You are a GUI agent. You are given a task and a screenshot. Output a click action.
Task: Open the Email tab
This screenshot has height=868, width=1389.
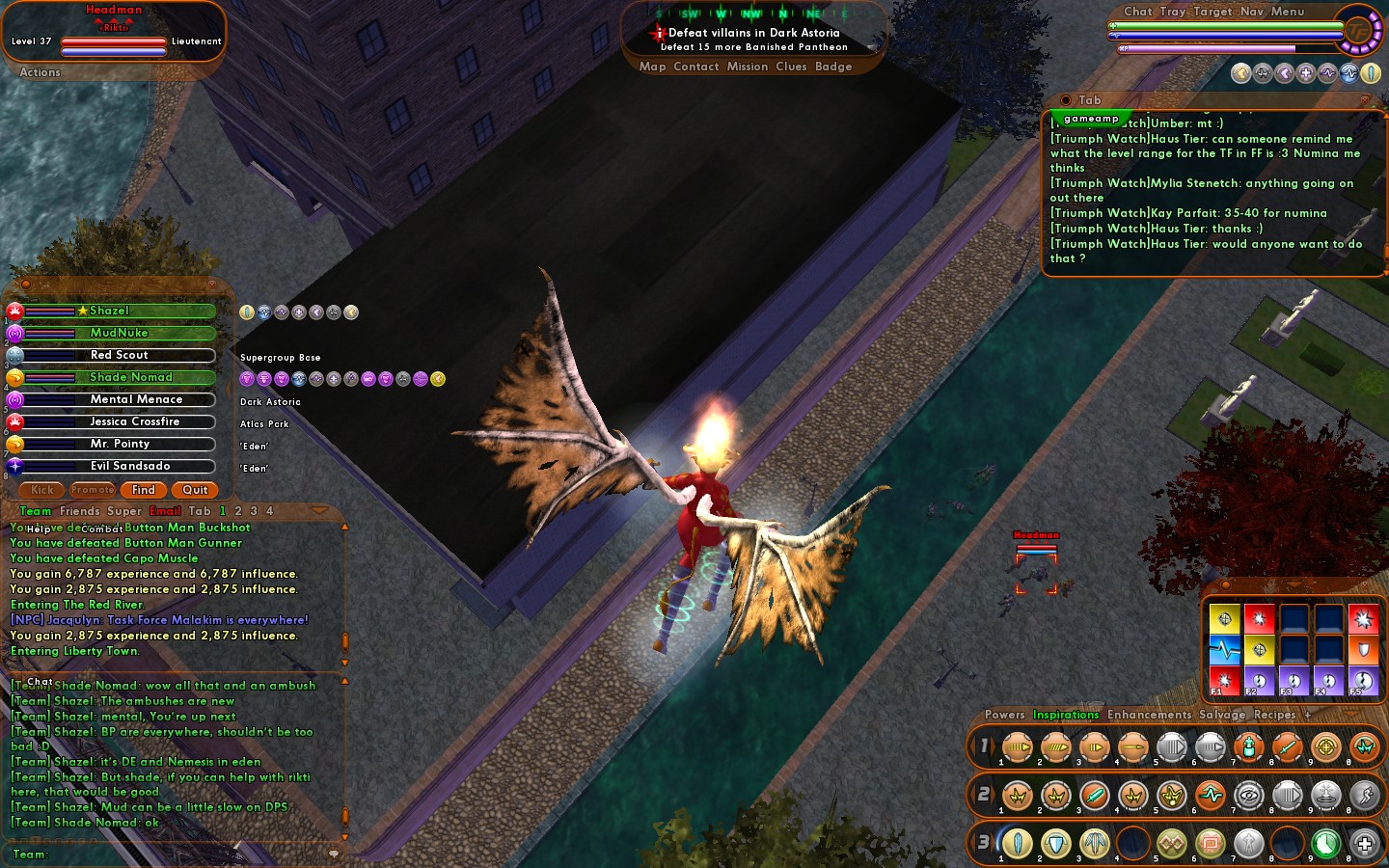(x=165, y=511)
